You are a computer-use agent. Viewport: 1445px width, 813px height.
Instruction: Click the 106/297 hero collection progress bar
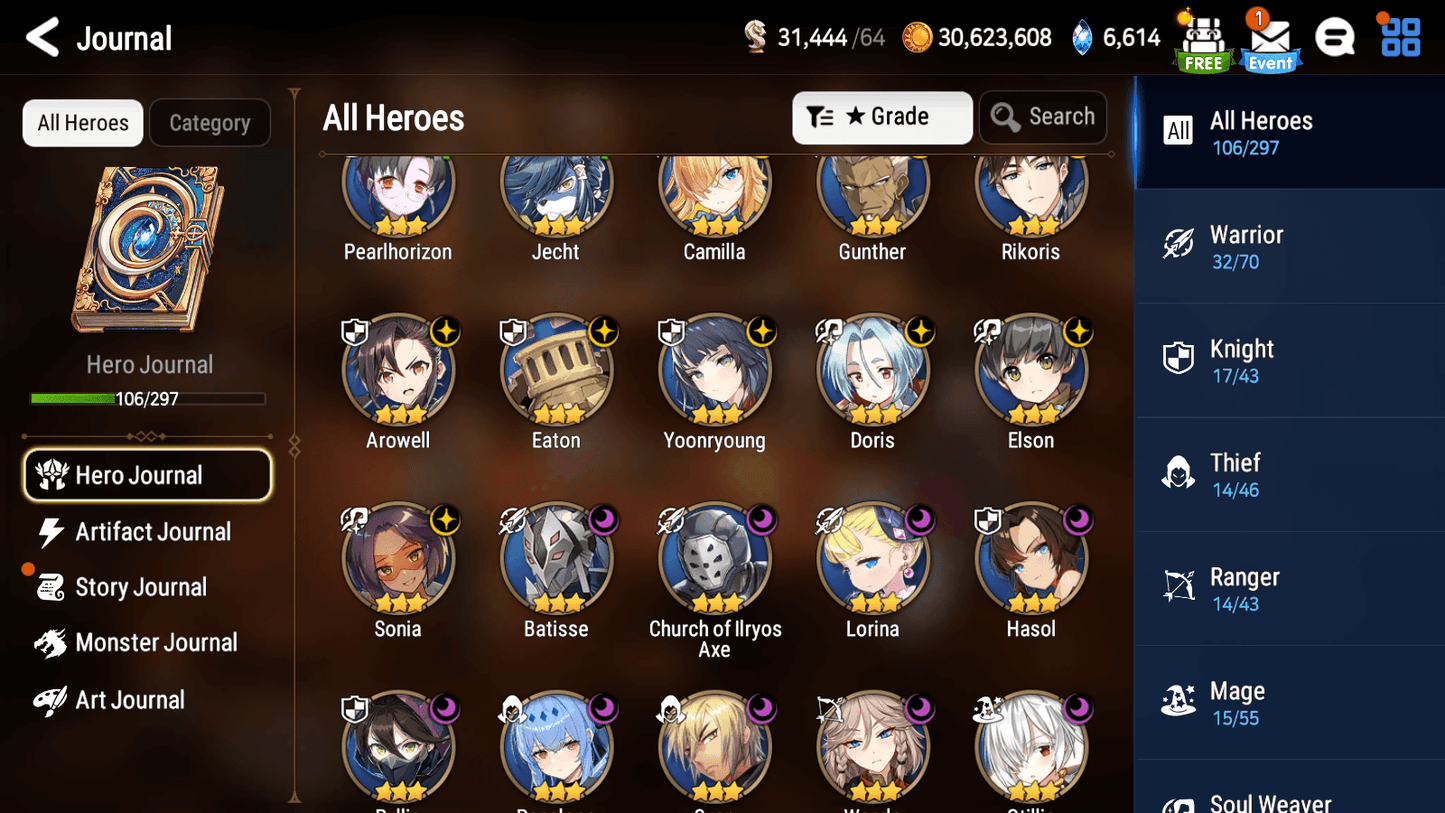pyautogui.click(x=149, y=398)
